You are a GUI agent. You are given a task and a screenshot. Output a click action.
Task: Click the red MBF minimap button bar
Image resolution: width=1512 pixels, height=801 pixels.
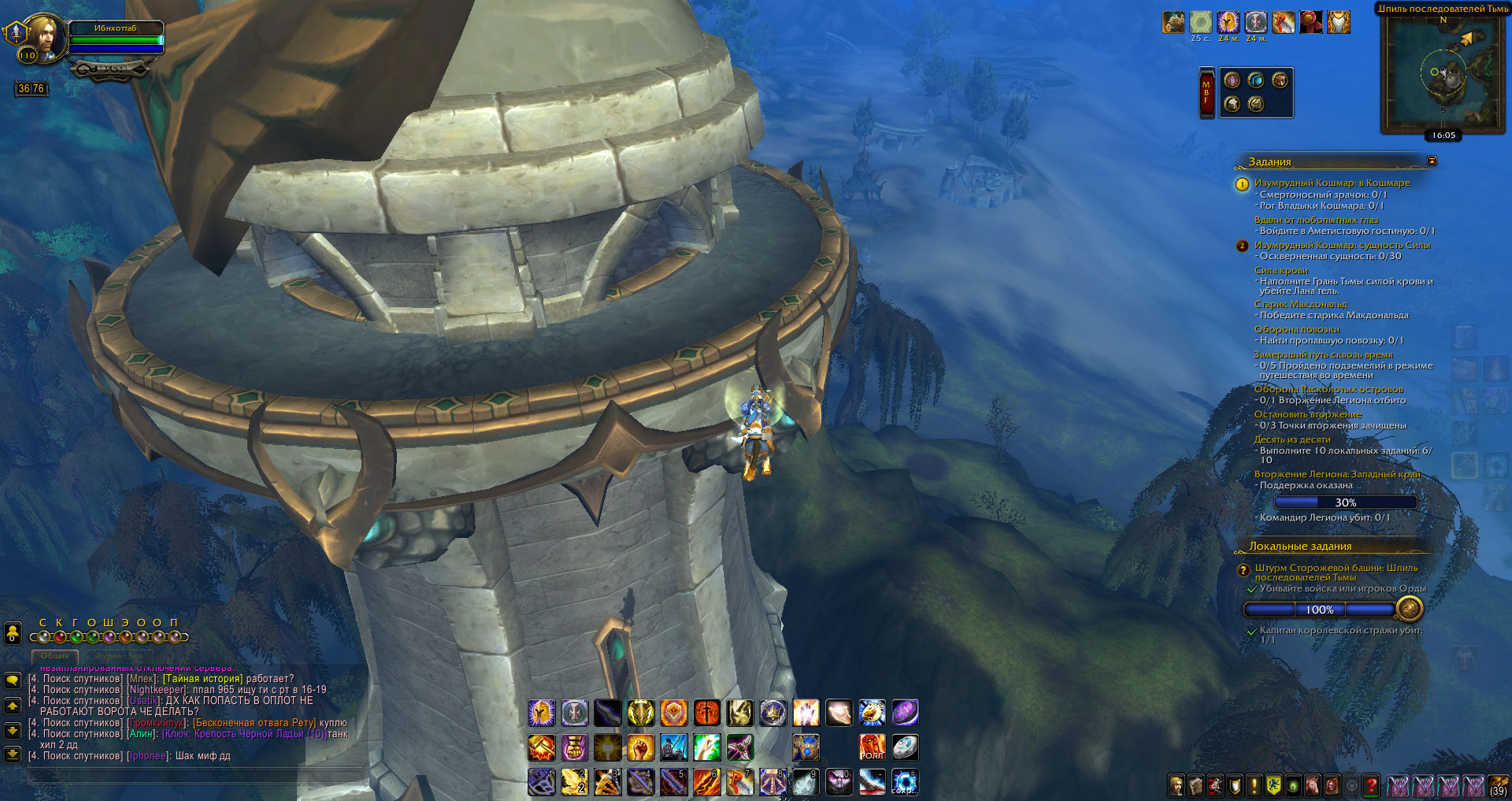coord(1206,93)
